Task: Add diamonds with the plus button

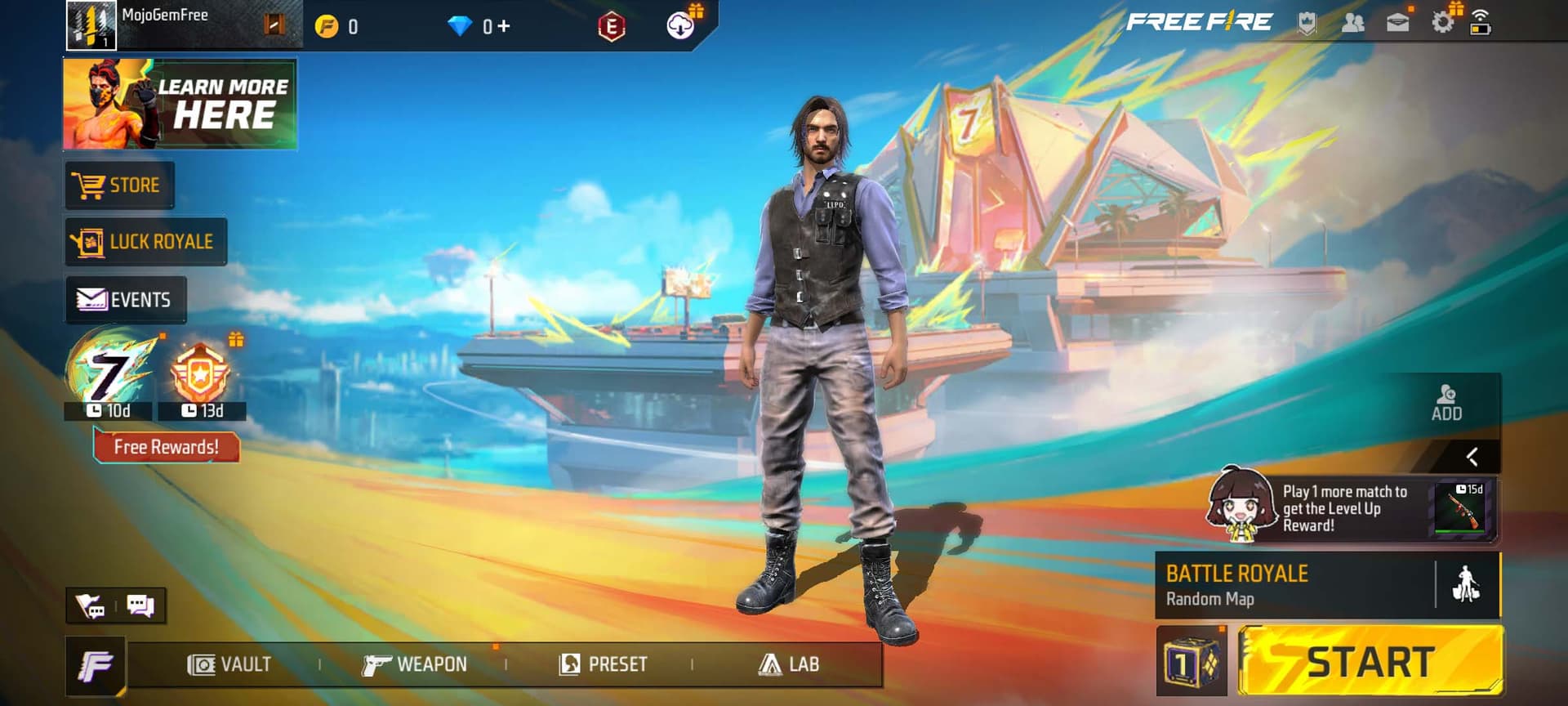Action: point(503,27)
